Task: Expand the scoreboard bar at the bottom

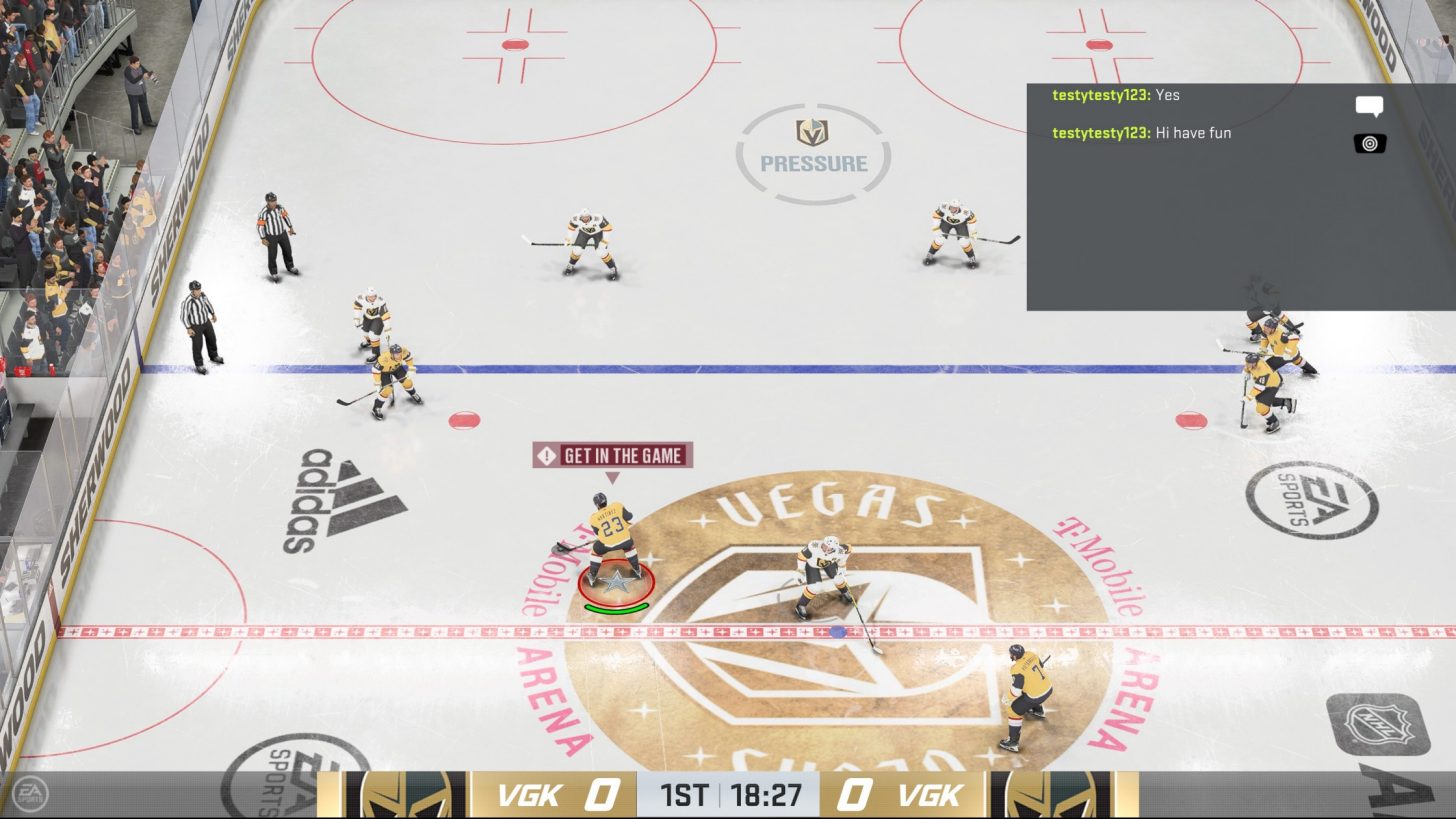Action: tap(728, 797)
